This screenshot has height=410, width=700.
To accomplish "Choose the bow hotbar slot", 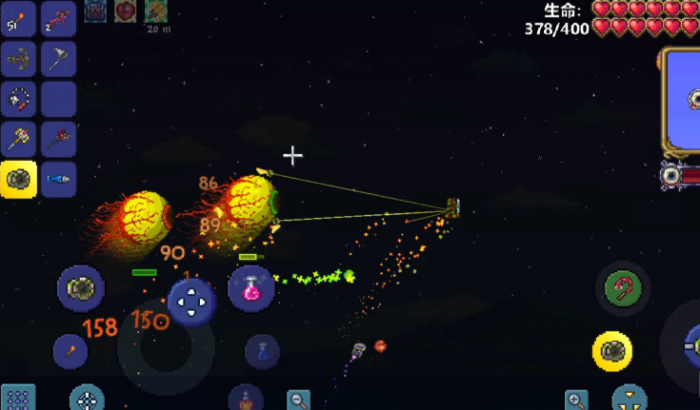I will click(19, 59).
